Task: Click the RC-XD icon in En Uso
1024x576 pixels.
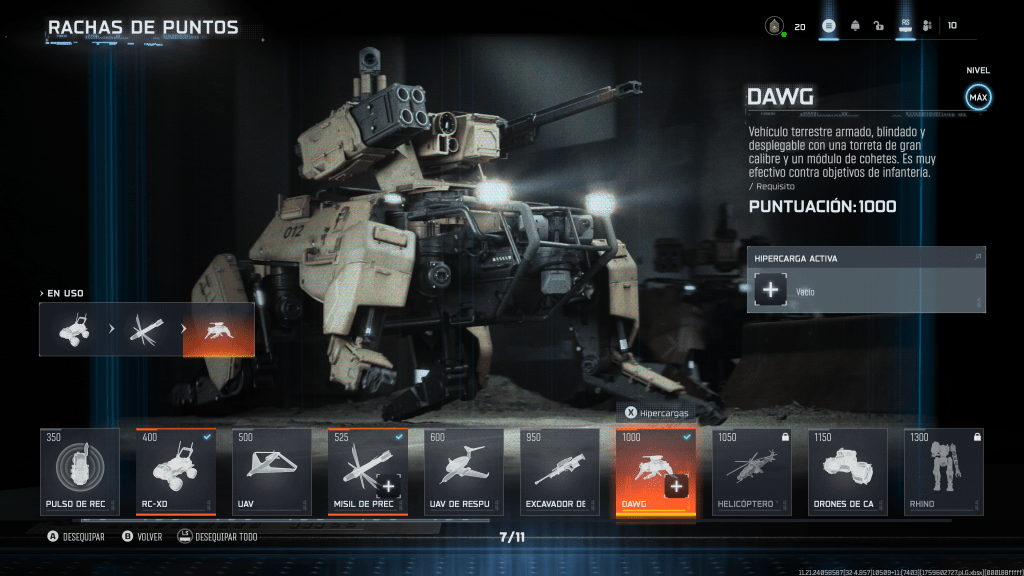Action: (75, 330)
